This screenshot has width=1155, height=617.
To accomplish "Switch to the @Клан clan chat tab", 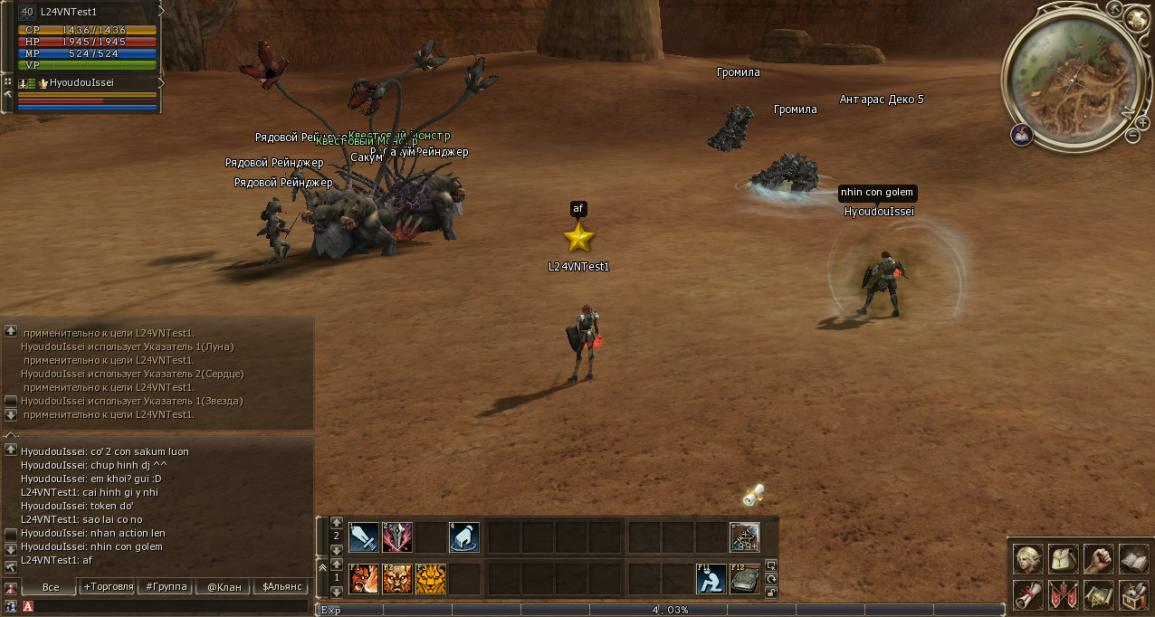I will point(224,587).
